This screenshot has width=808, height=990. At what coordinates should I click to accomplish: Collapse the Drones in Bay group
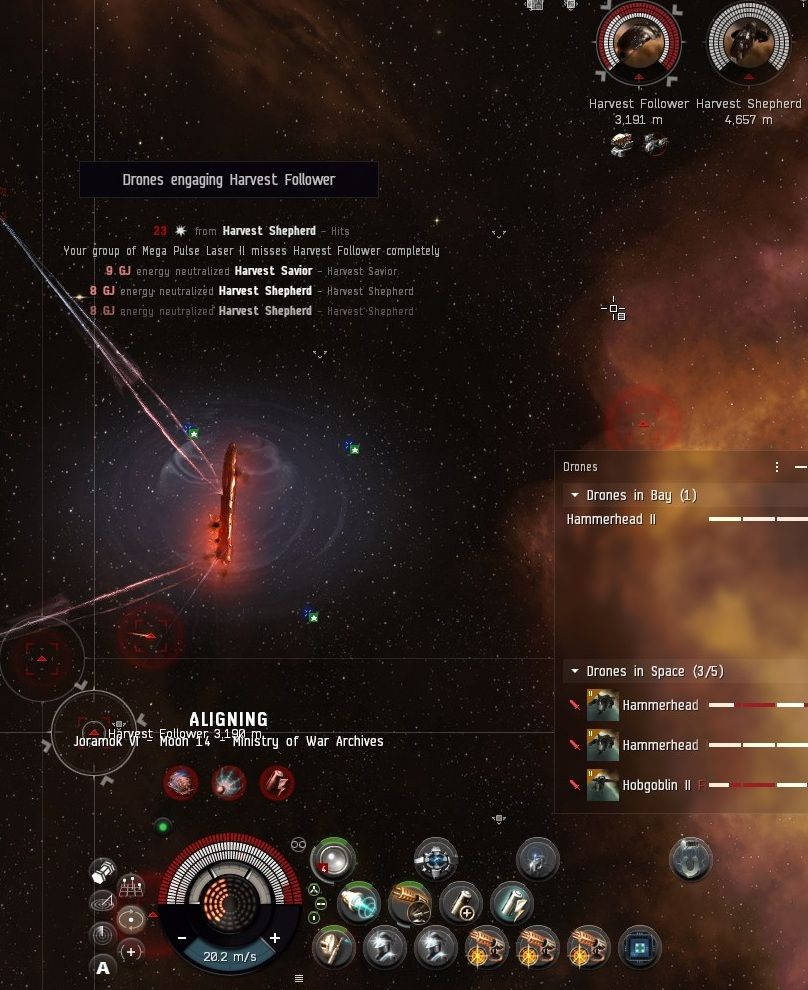pos(575,495)
